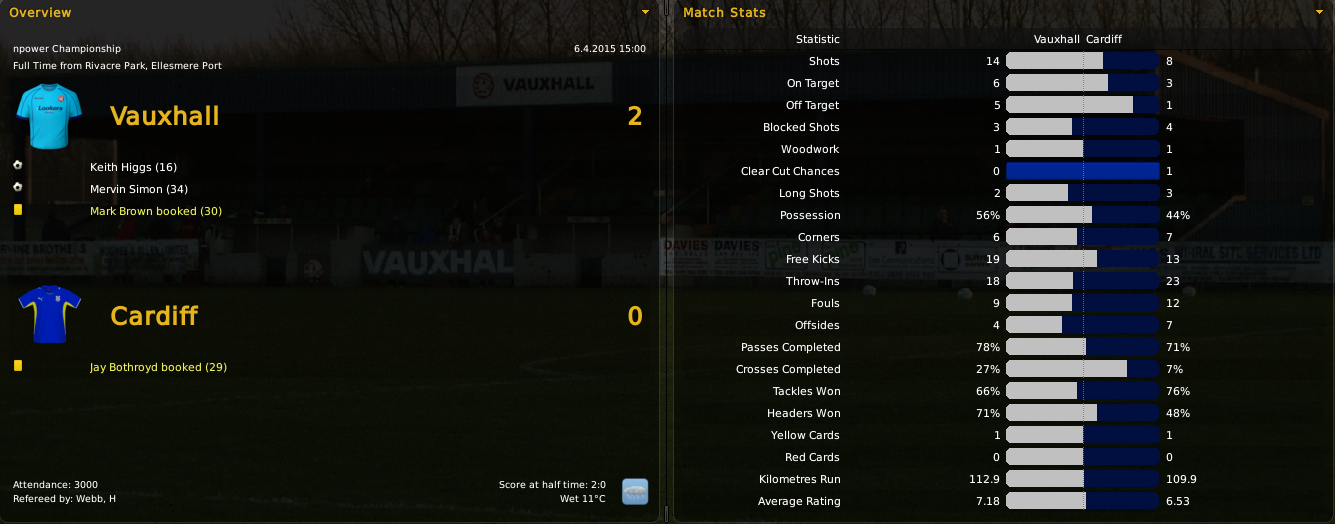
Task: Click the wet weather icon
Action: point(634,491)
